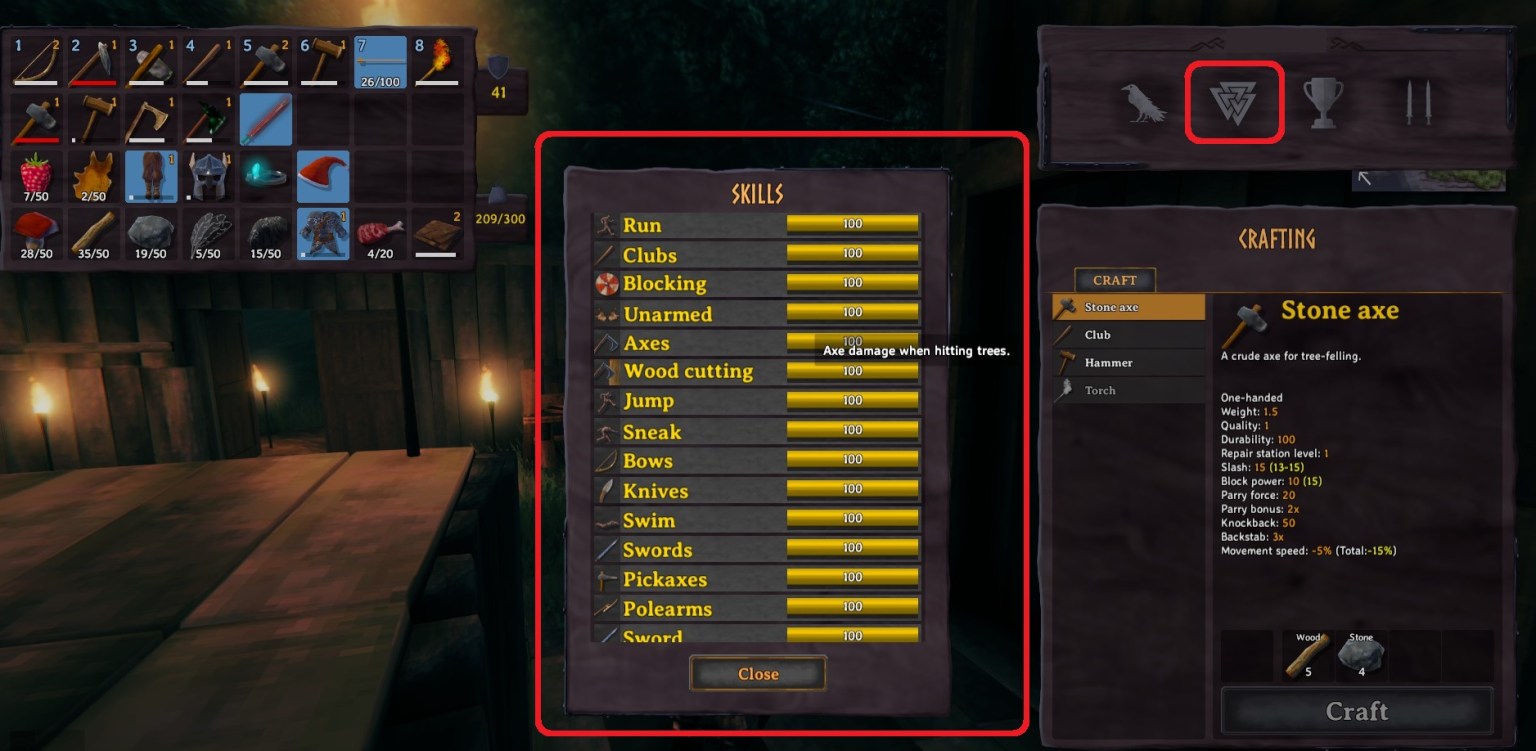Screen dimensions: 1536x751
Task: Click the Wood cutting skill progress bar
Action: (x=853, y=370)
